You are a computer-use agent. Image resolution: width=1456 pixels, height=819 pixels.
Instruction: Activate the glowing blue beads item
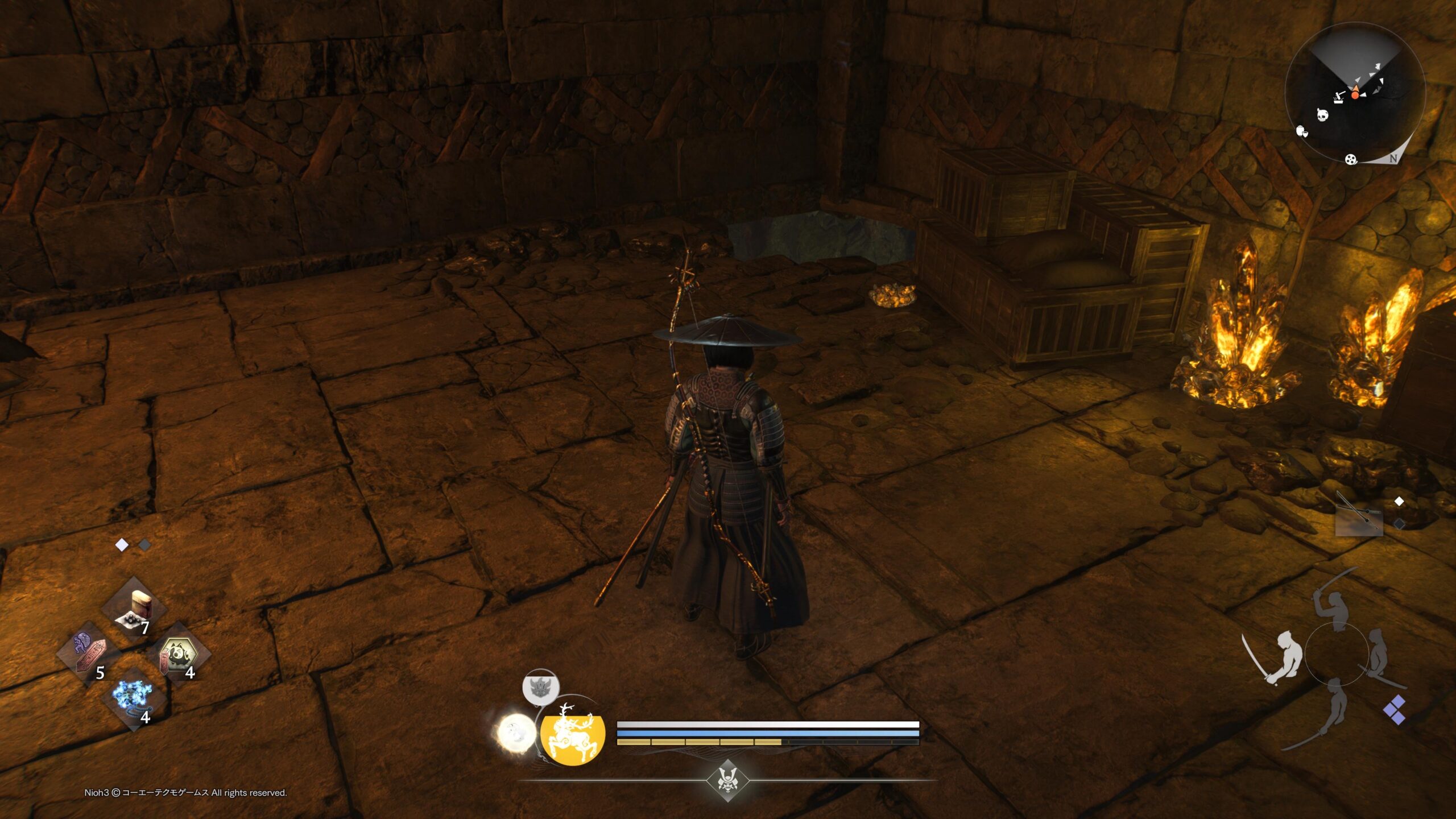click(133, 697)
